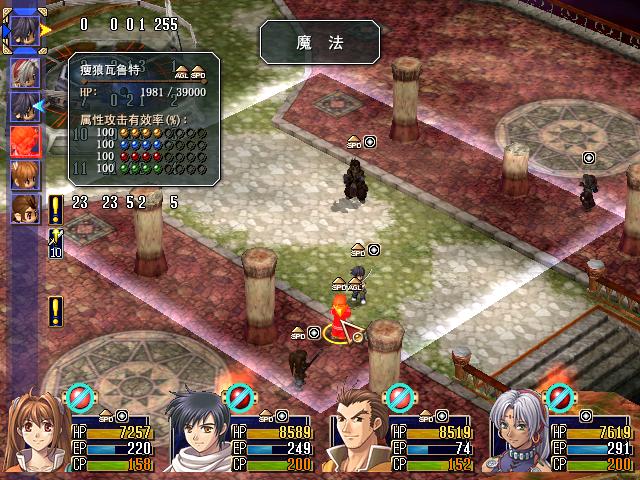Select the red enemy silhouette in turn order
Viewport: 640px width, 480px height.
25,140
